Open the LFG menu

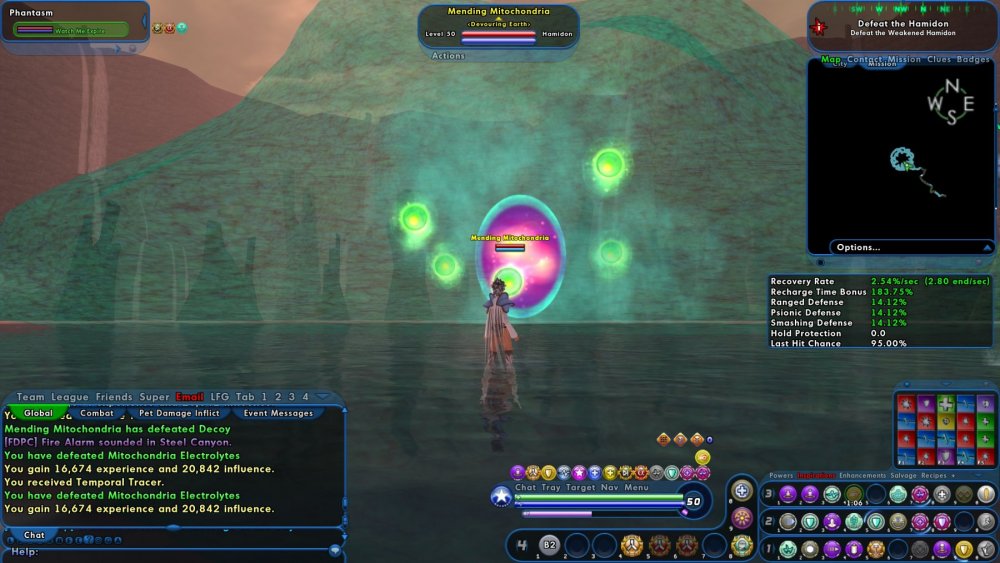220,397
